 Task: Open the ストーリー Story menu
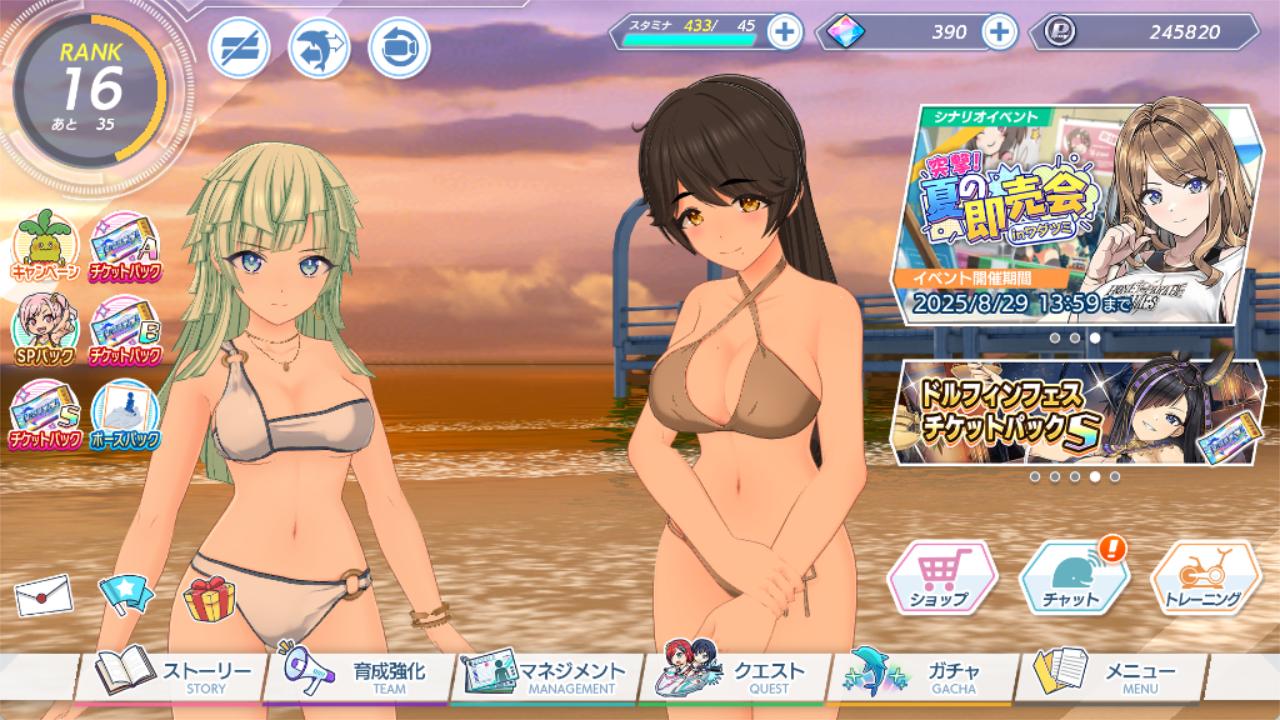point(172,676)
